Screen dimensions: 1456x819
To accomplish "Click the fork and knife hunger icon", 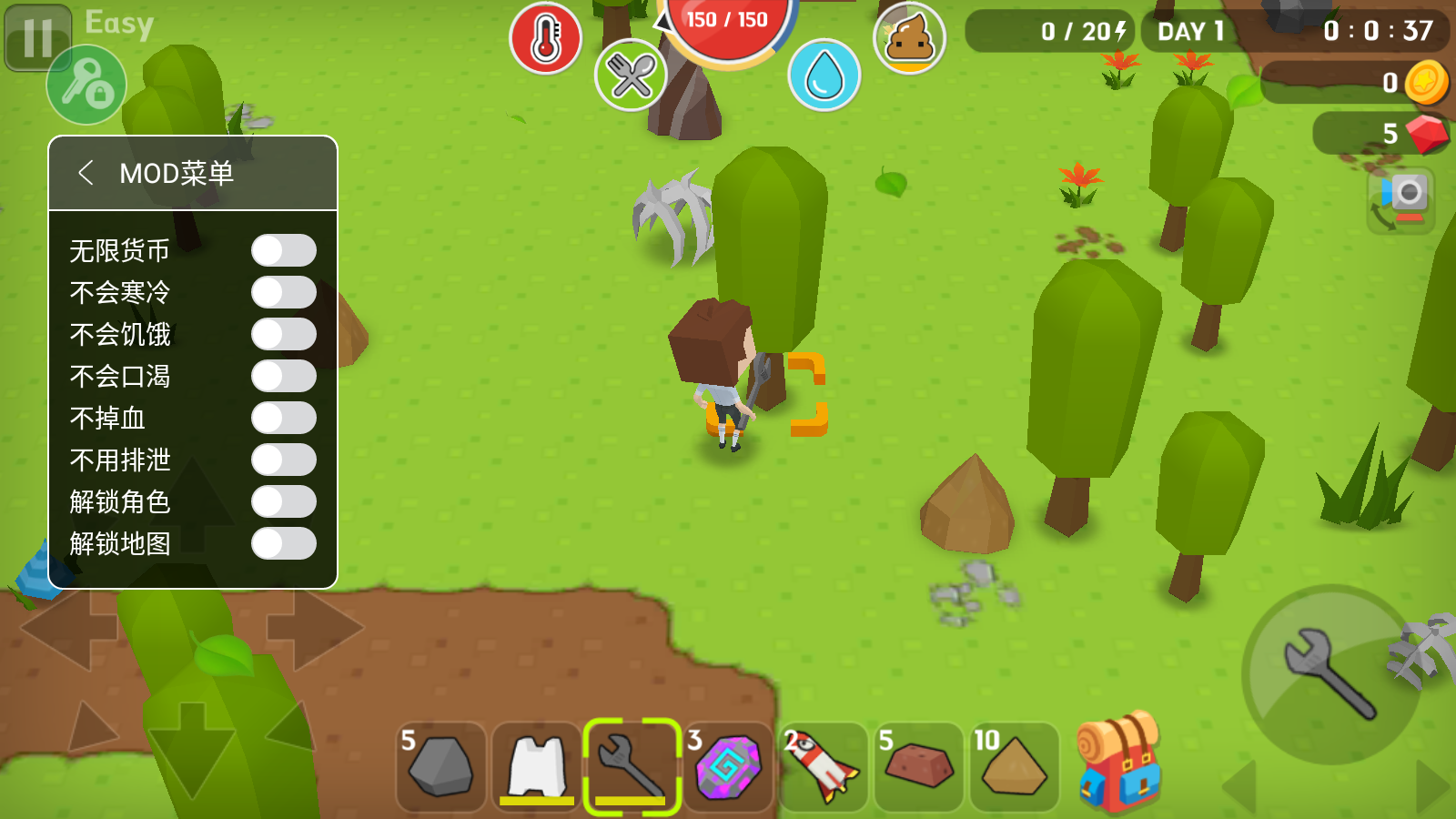I will pos(632,76).
